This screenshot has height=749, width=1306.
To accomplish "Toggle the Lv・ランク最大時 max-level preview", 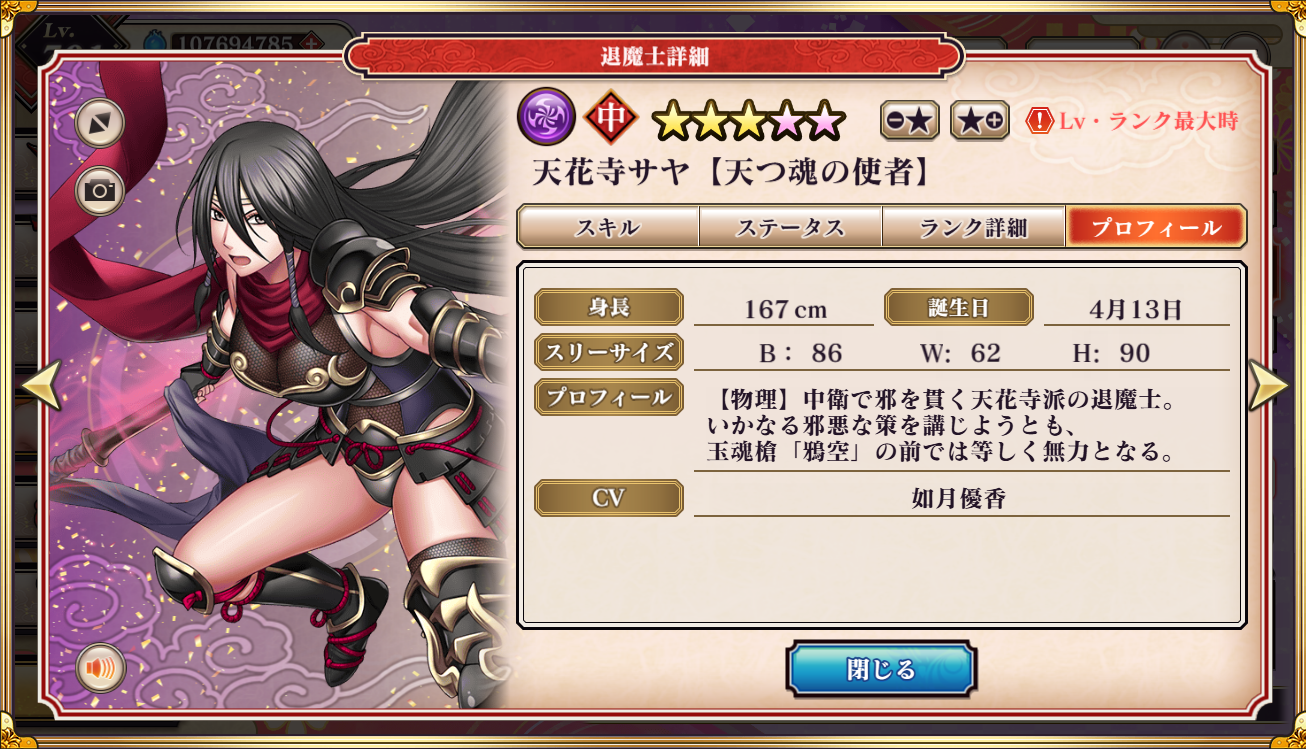I will pyautogui.click(x=1132, y=122).
